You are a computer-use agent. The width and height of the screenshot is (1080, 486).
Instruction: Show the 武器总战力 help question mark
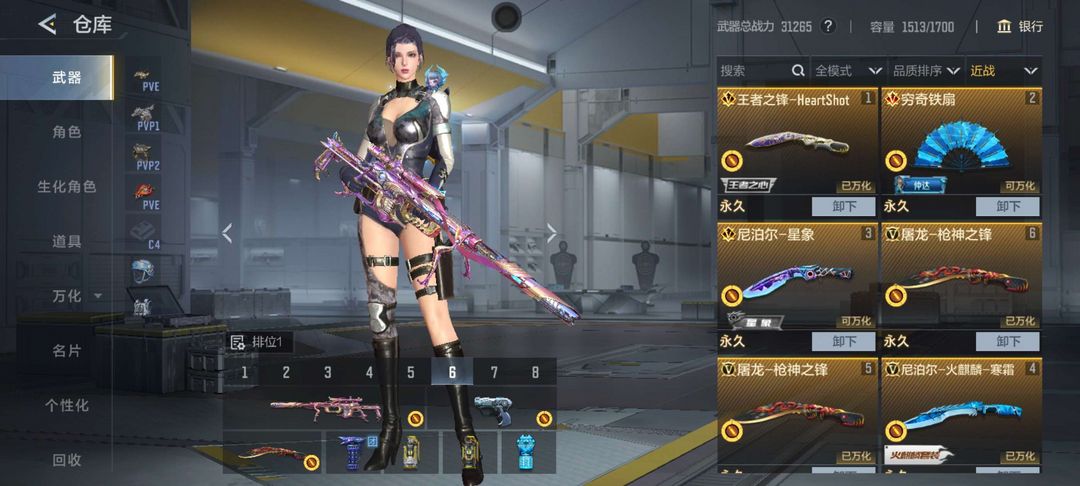tap(828, 26)
